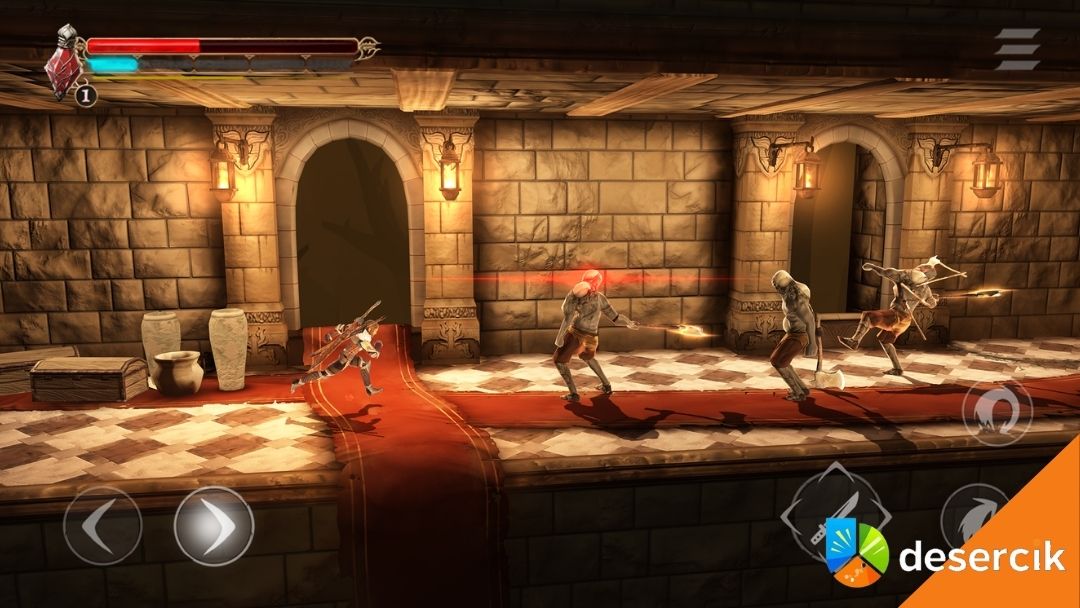Tap the right arrow movement button
This screenshot has height=608, width=1080.
pyautogui.click(x=213, y=525)
